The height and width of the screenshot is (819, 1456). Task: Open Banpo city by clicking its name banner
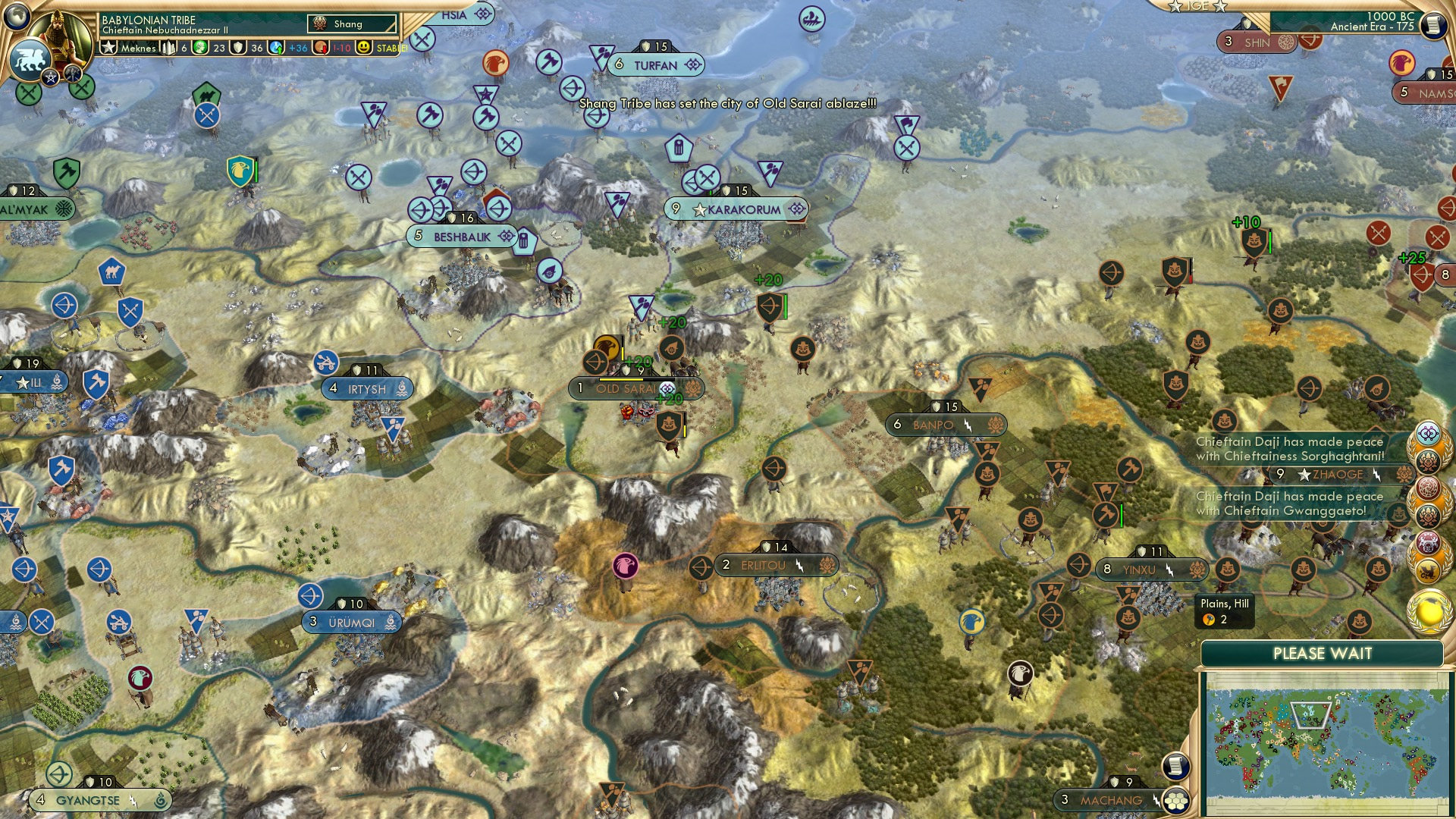pos(934,425)
